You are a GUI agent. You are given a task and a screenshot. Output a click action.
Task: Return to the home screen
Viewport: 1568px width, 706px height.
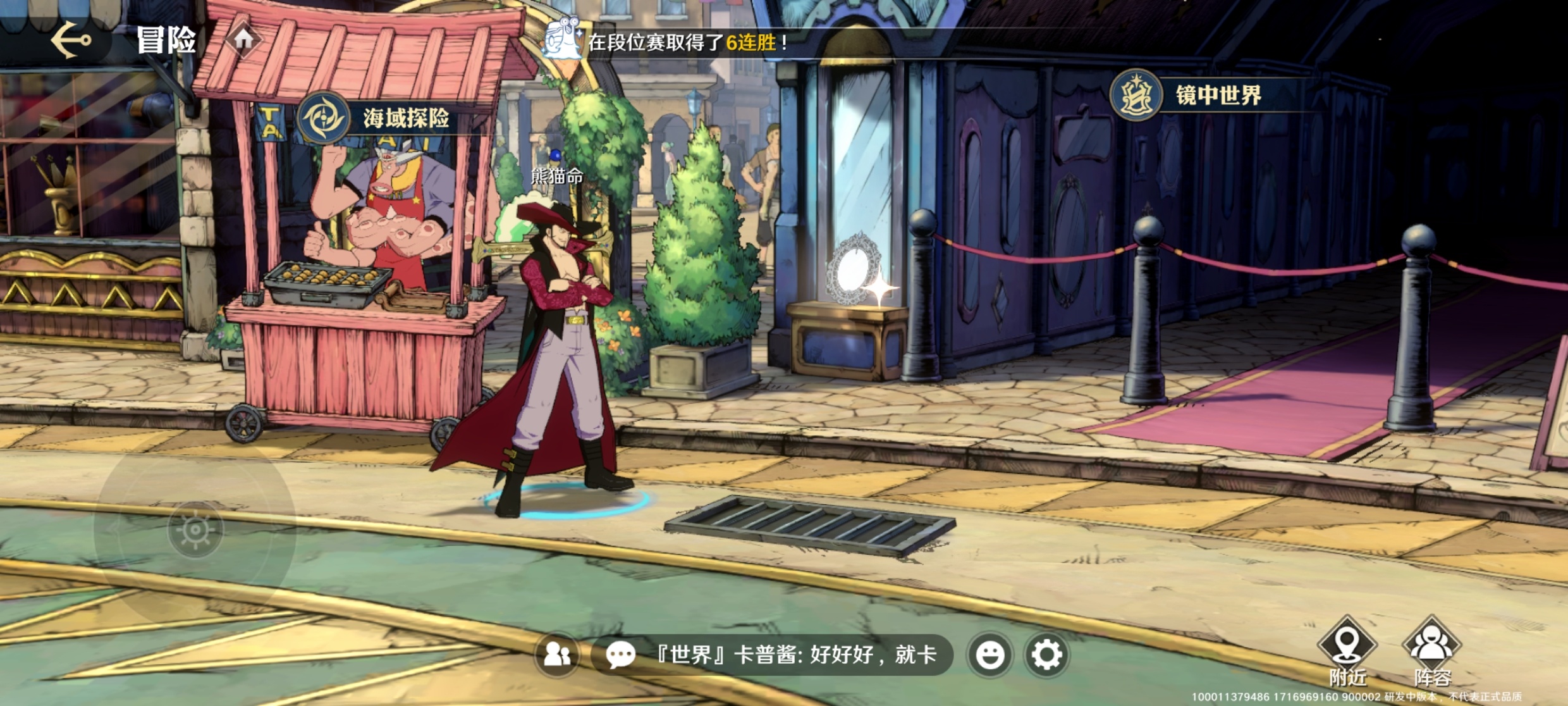click(243, 39)
